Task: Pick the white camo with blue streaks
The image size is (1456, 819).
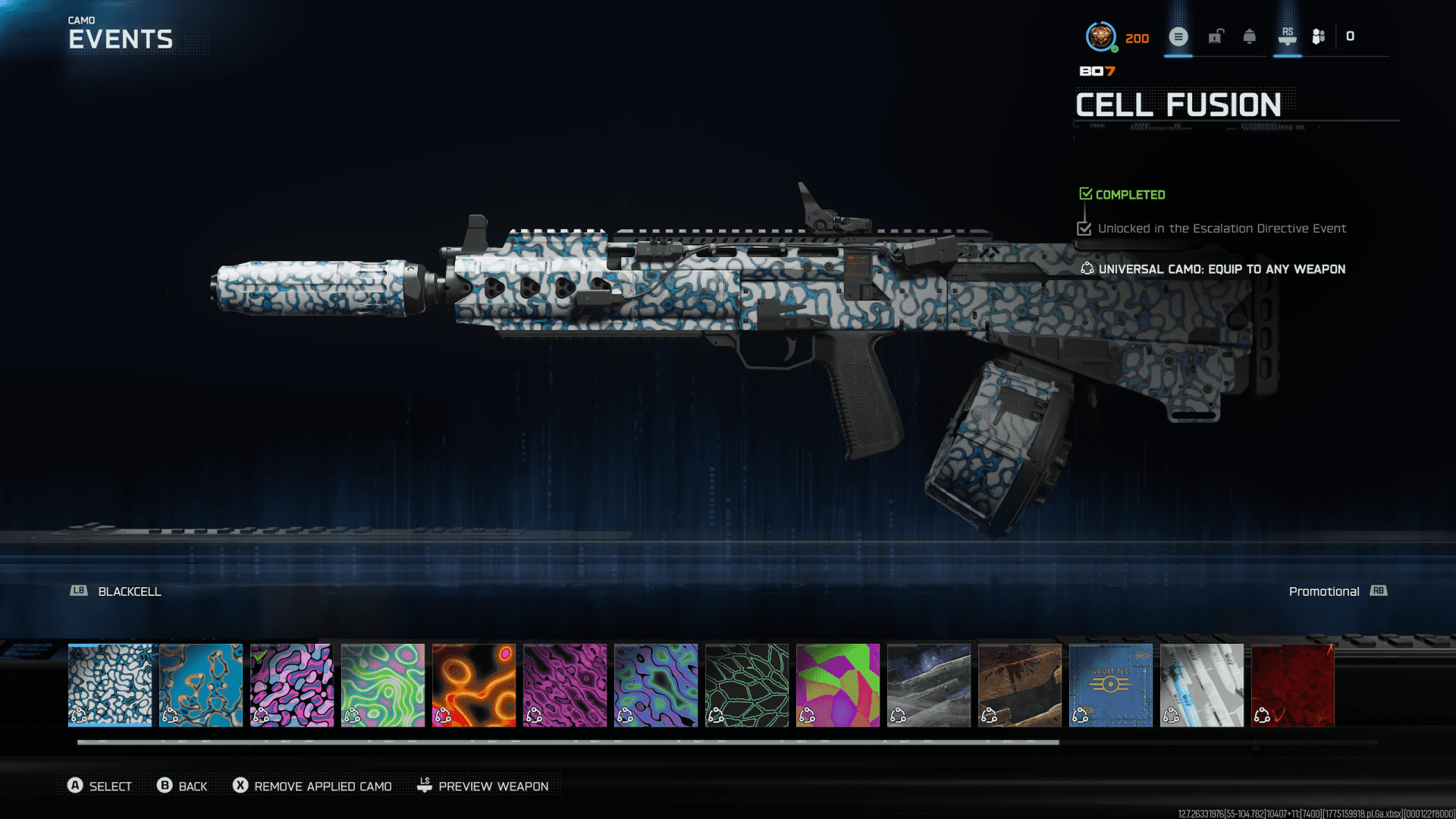Action: click(x=1202, y=685)
